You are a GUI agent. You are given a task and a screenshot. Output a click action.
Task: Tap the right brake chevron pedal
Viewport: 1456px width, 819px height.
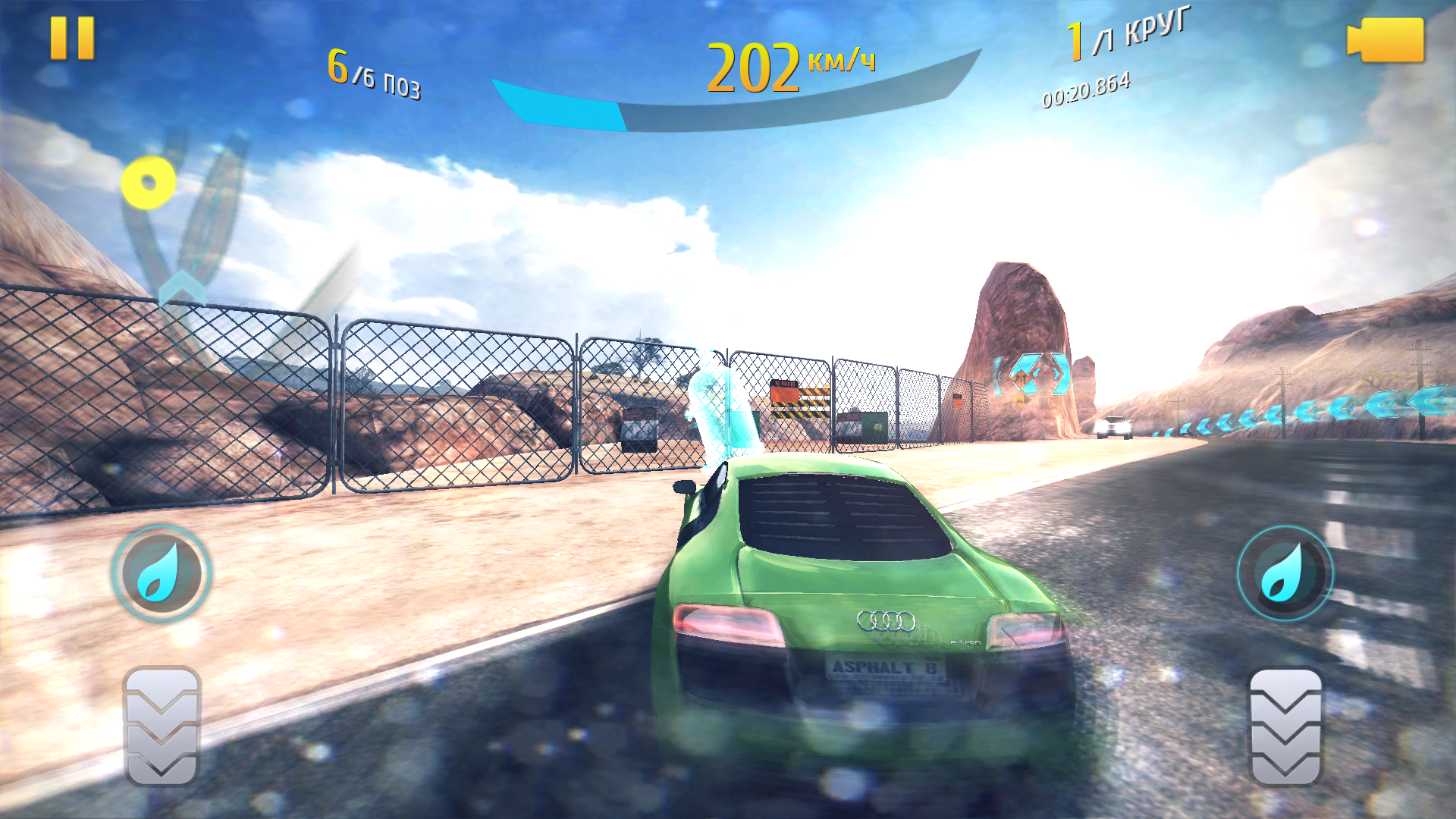pos(1285,726)
